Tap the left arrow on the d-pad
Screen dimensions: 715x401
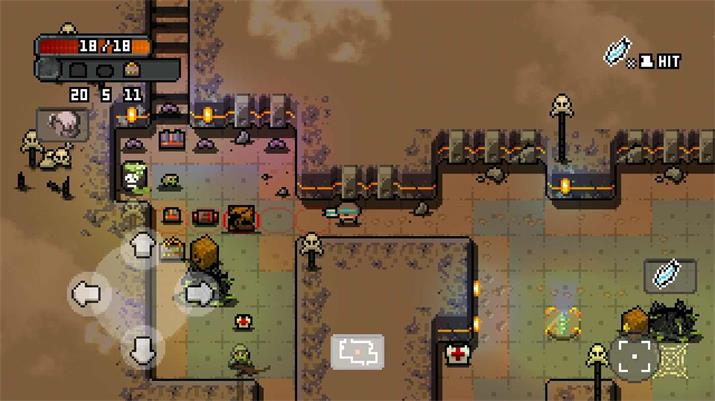click(x=87, y=294)
